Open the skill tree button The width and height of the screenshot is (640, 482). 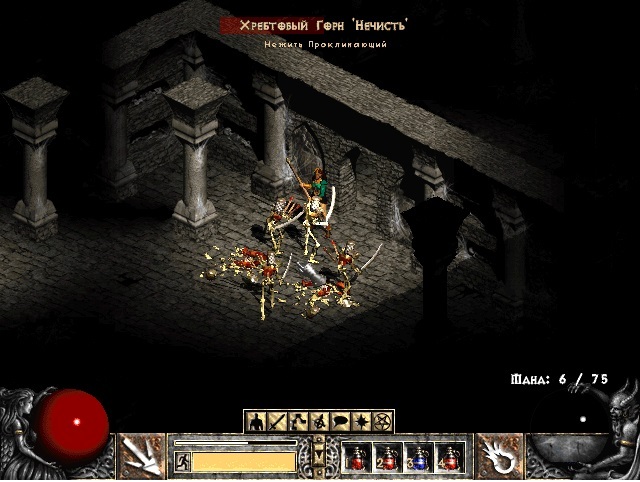point(298,421)
